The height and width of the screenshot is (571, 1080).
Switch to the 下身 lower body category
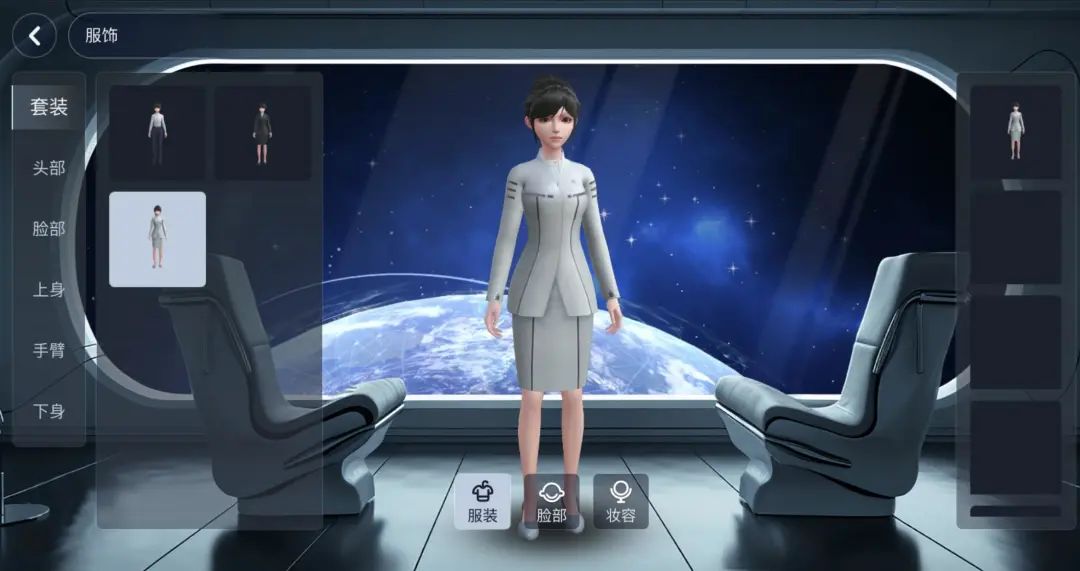(x=48, y=411)
